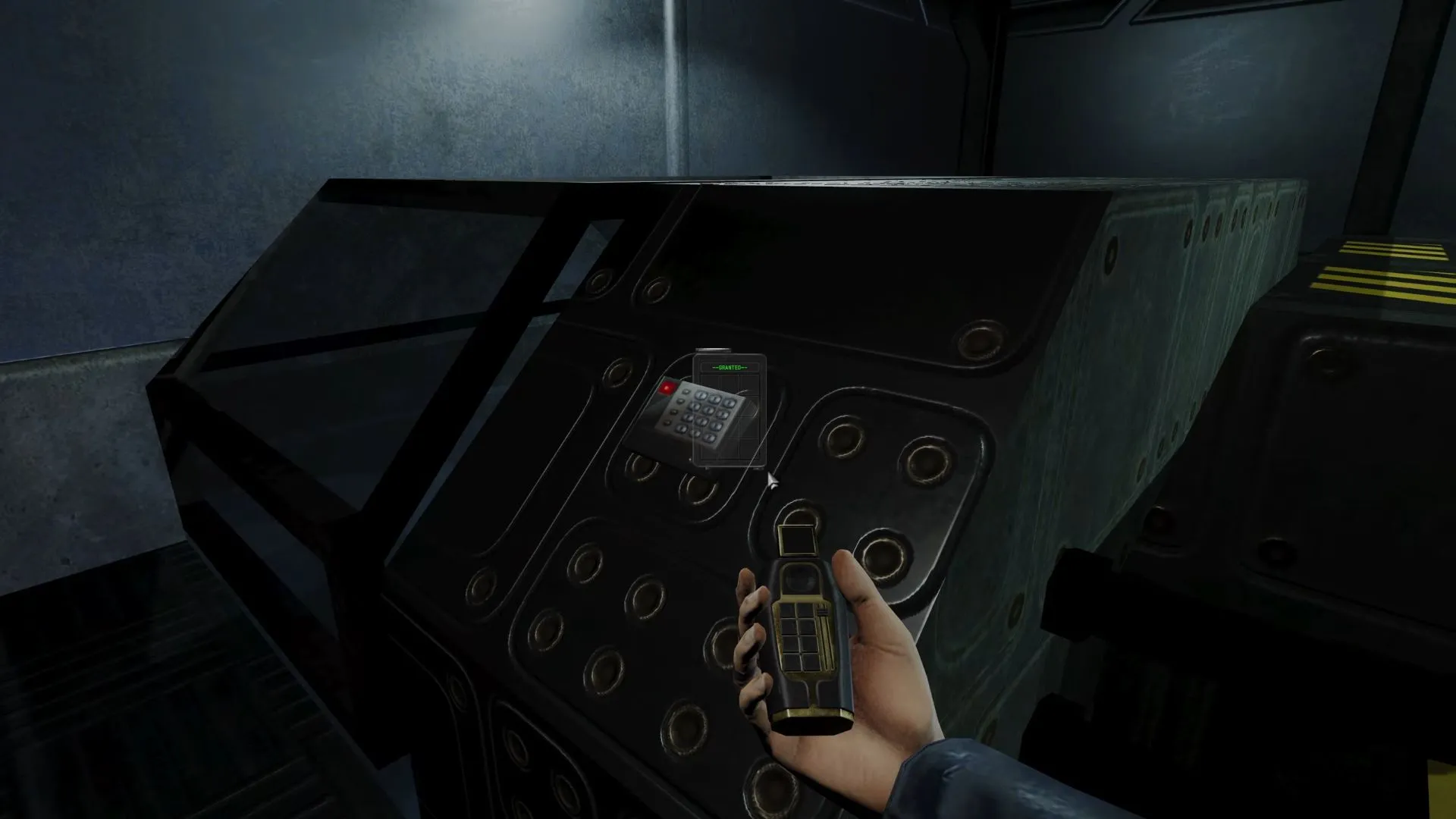Click the square antenna pad atop the decoder
The width and height of the screenshot is (1456, 819).
(796, 541)
